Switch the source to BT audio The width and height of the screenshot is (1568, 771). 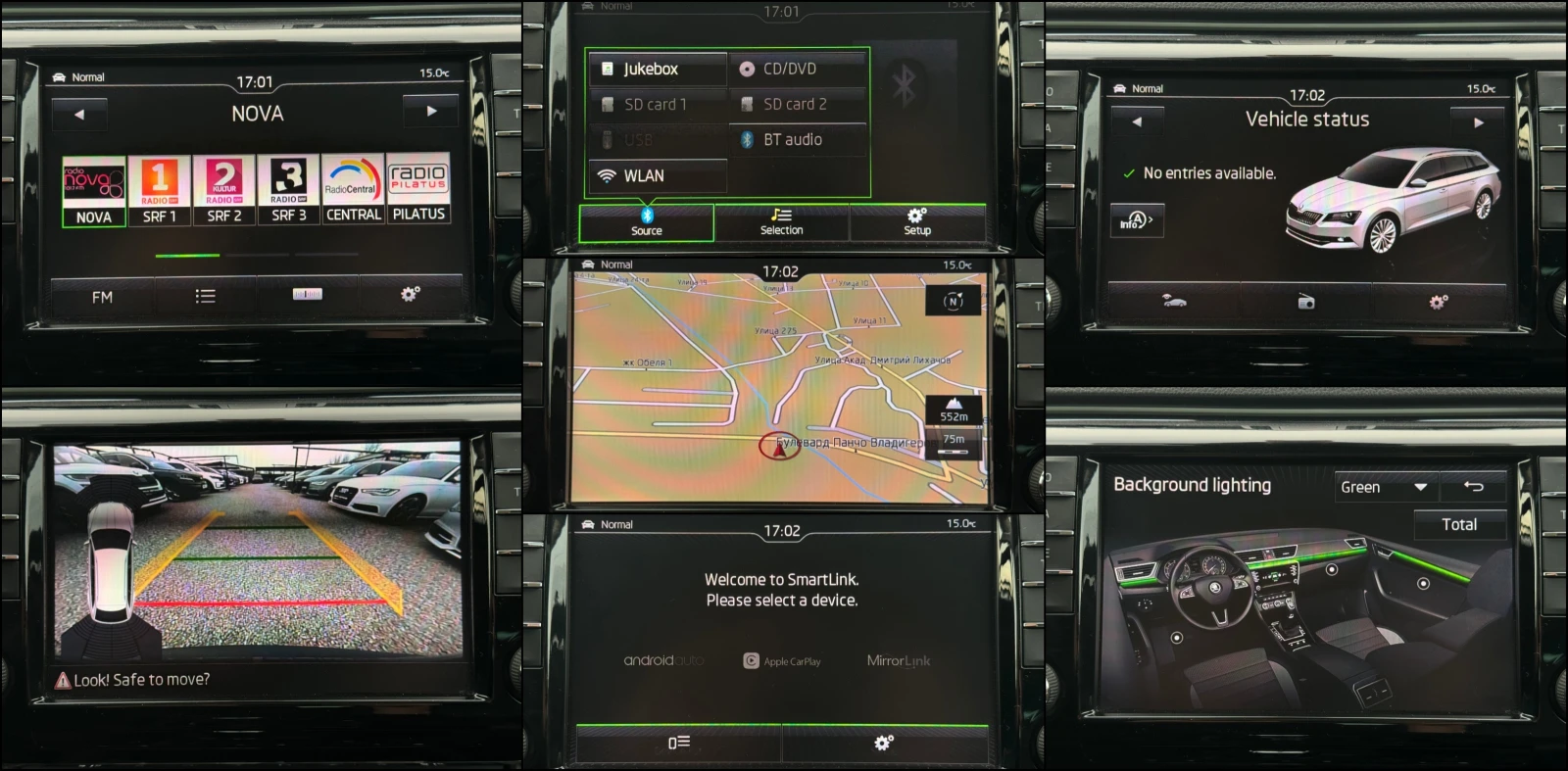[798, 140]
